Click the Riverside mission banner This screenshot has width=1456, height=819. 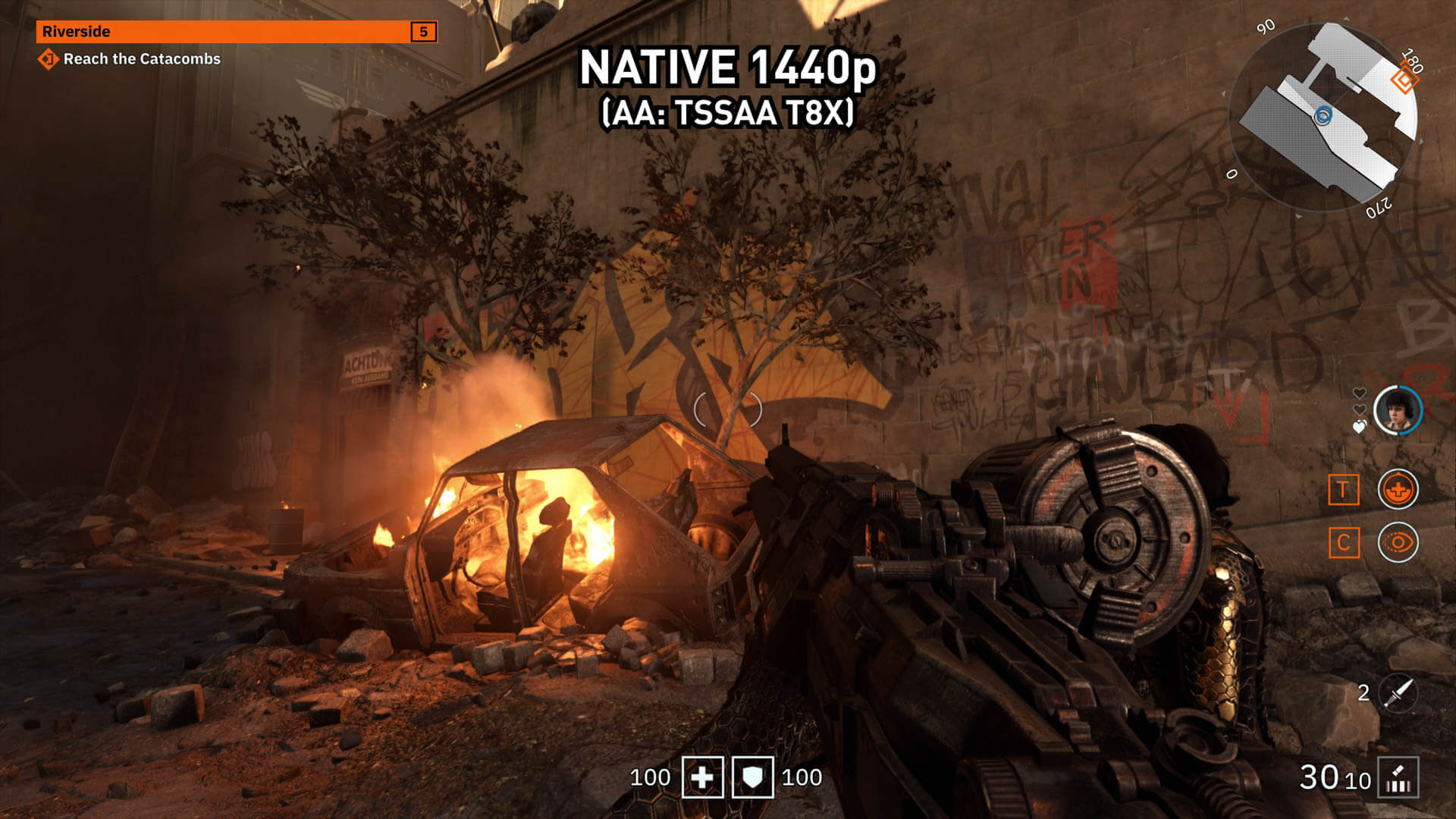[x=236, y=32]
